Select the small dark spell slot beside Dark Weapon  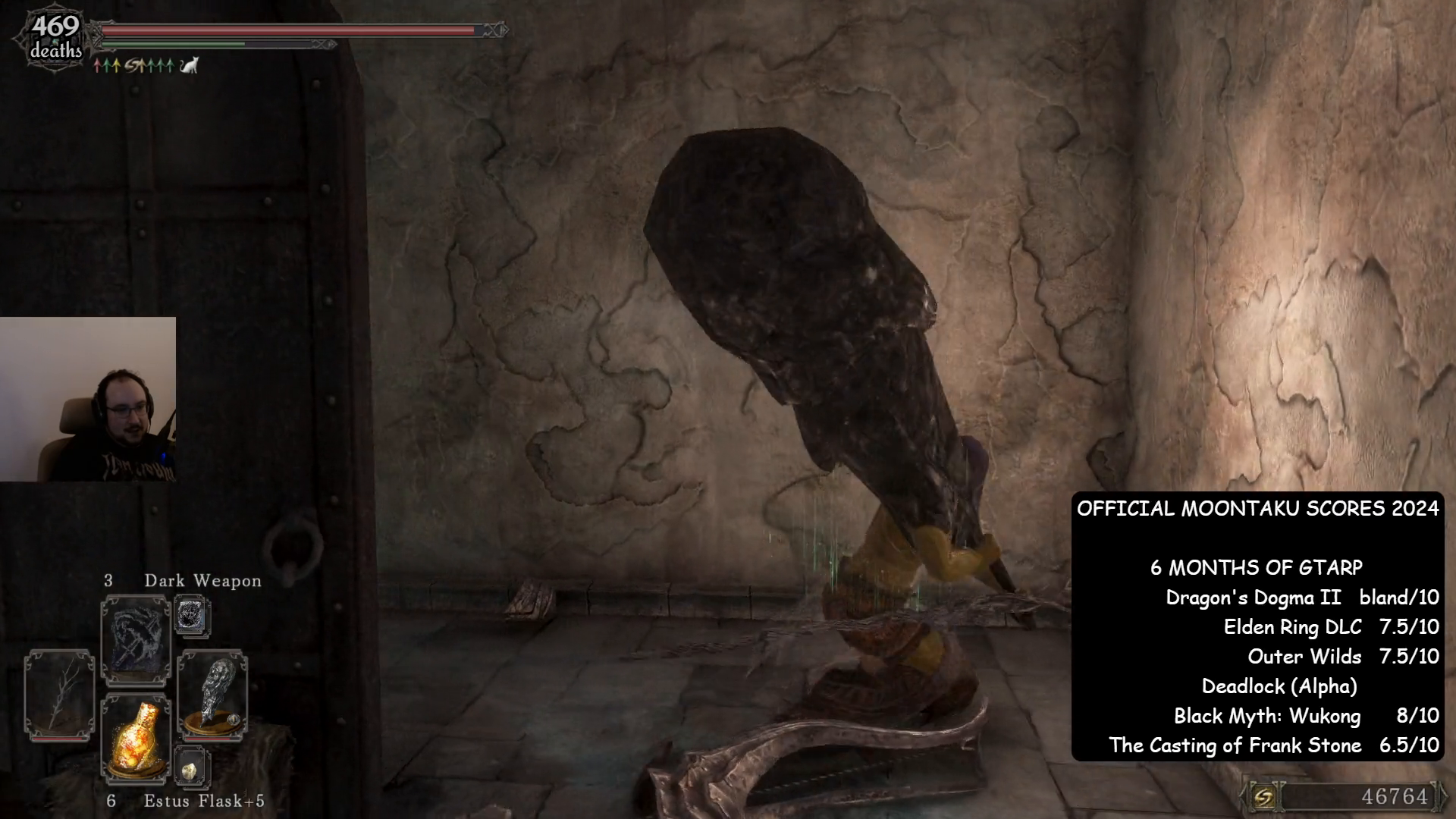190,616
